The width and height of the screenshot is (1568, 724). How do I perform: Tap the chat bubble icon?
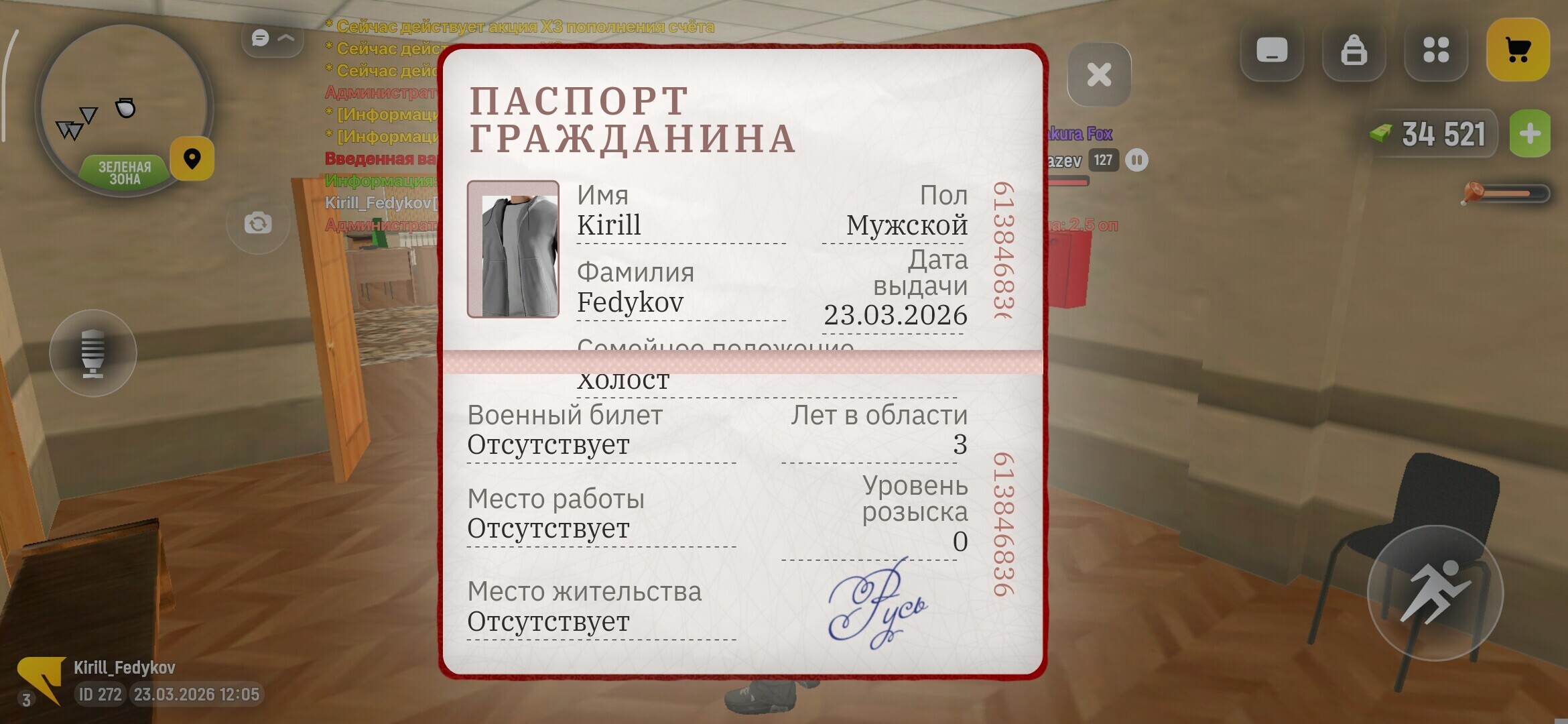point(260,38)
